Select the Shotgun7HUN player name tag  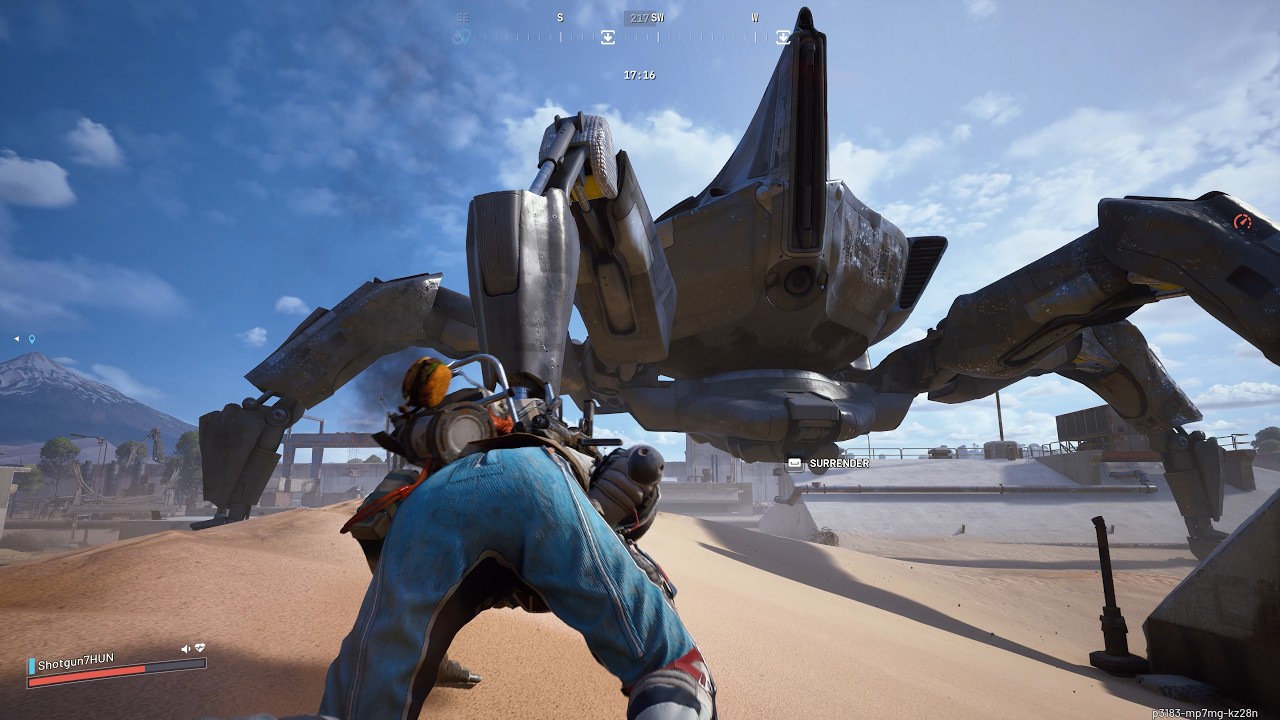click(x=76, y=659)
